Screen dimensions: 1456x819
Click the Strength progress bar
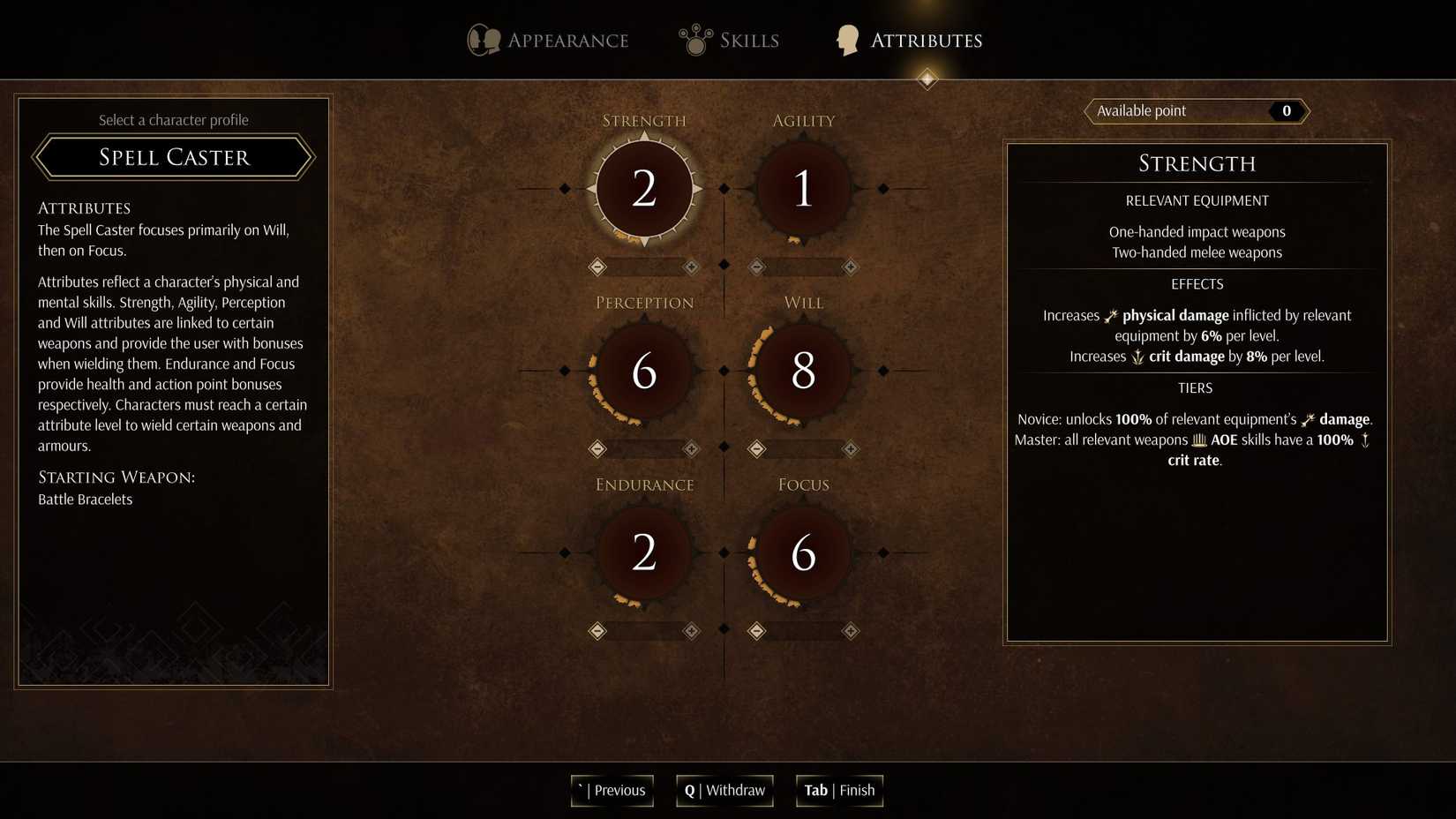click(645, 267)
